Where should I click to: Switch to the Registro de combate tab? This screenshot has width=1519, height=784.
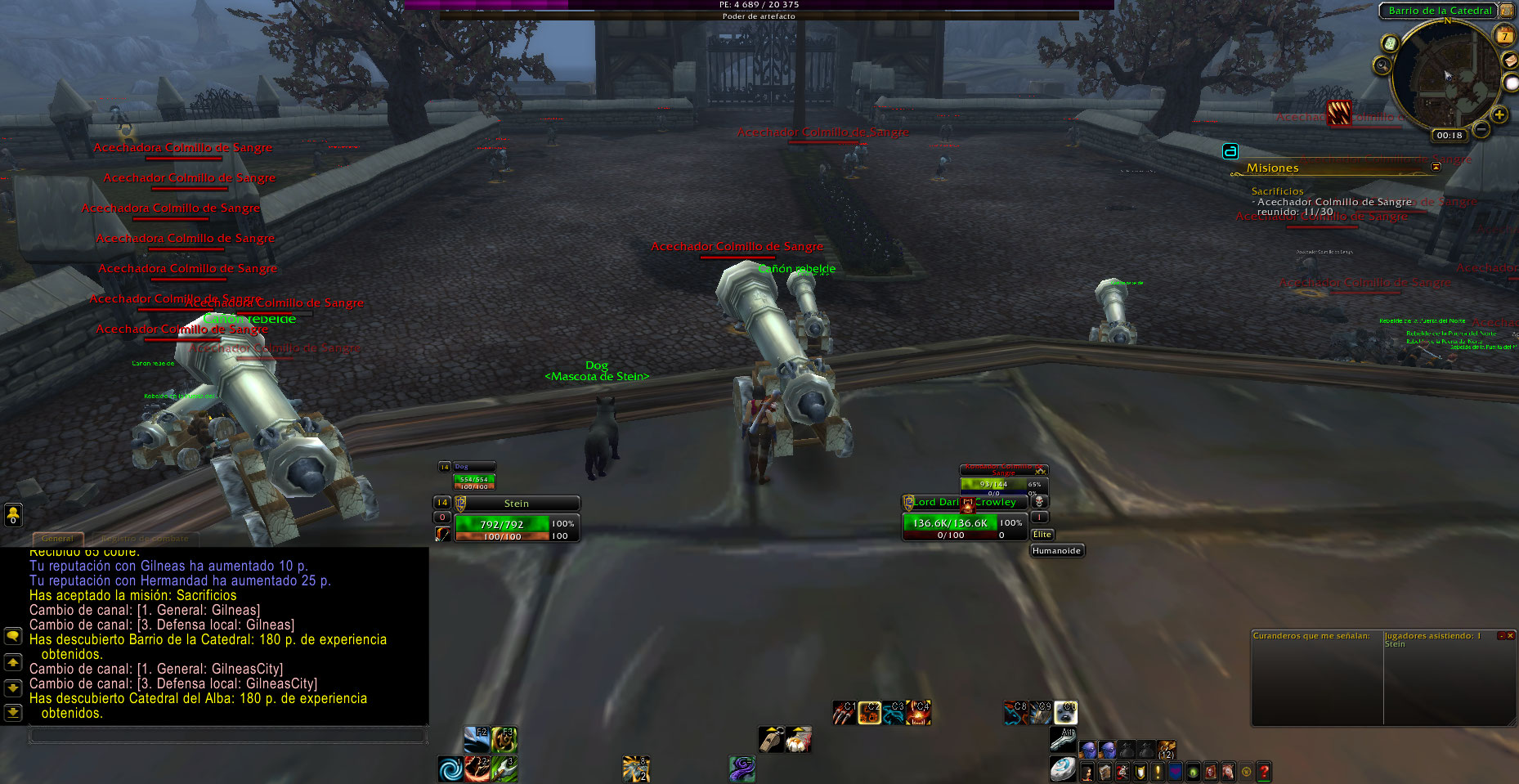click(x=146, y=539)
